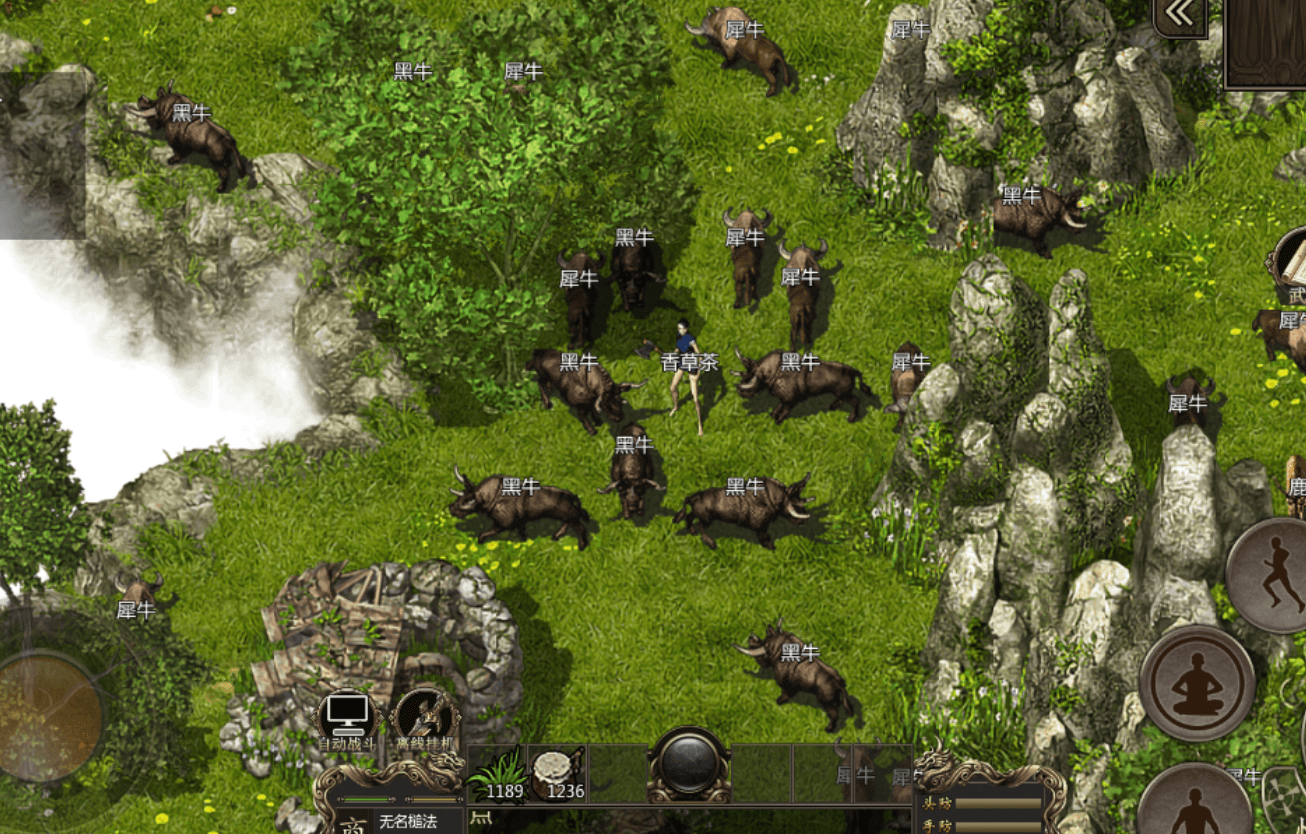Open the martial arts book icon
This screenshot has height=834, width=1306.
[x=1292, y=265]
